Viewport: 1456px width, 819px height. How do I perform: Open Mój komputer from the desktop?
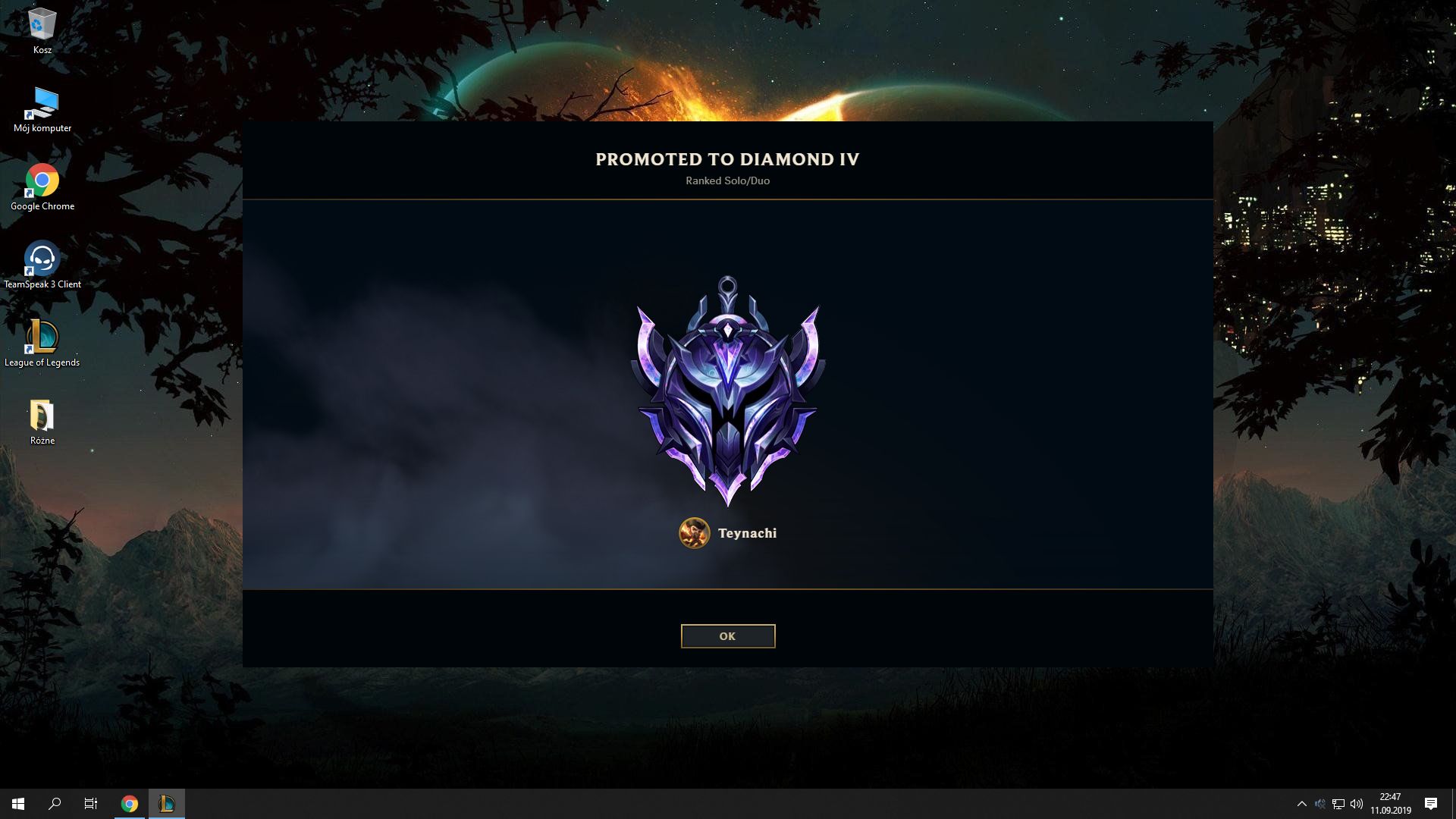click(x=42, y=102)
